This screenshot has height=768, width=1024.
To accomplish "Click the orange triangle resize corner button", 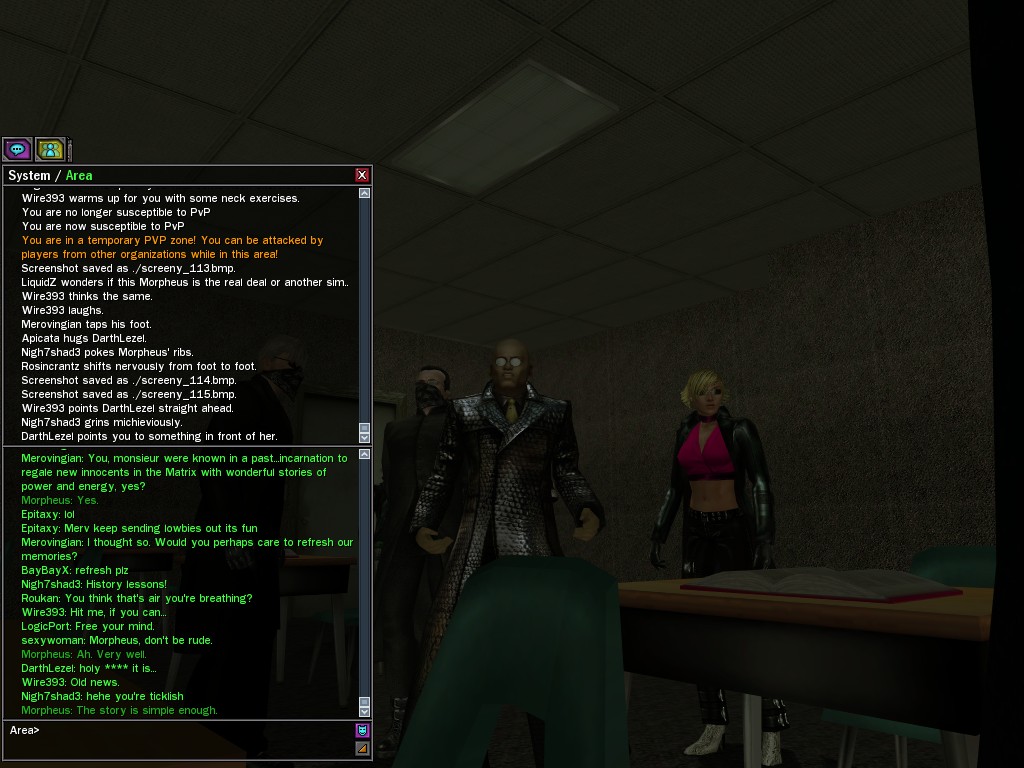I will click(362, 748).
